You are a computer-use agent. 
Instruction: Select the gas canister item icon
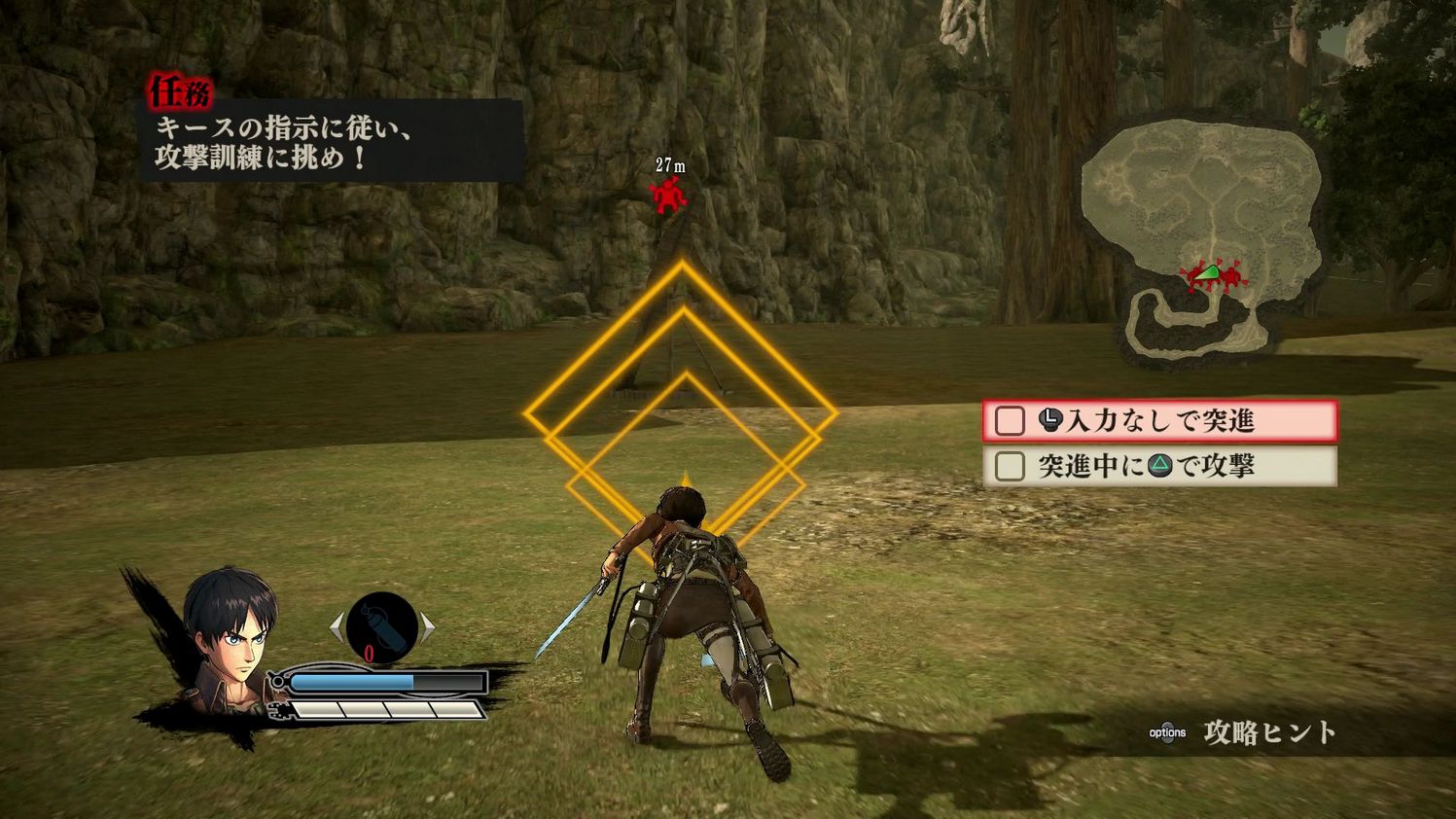click(x=382, y=627)
